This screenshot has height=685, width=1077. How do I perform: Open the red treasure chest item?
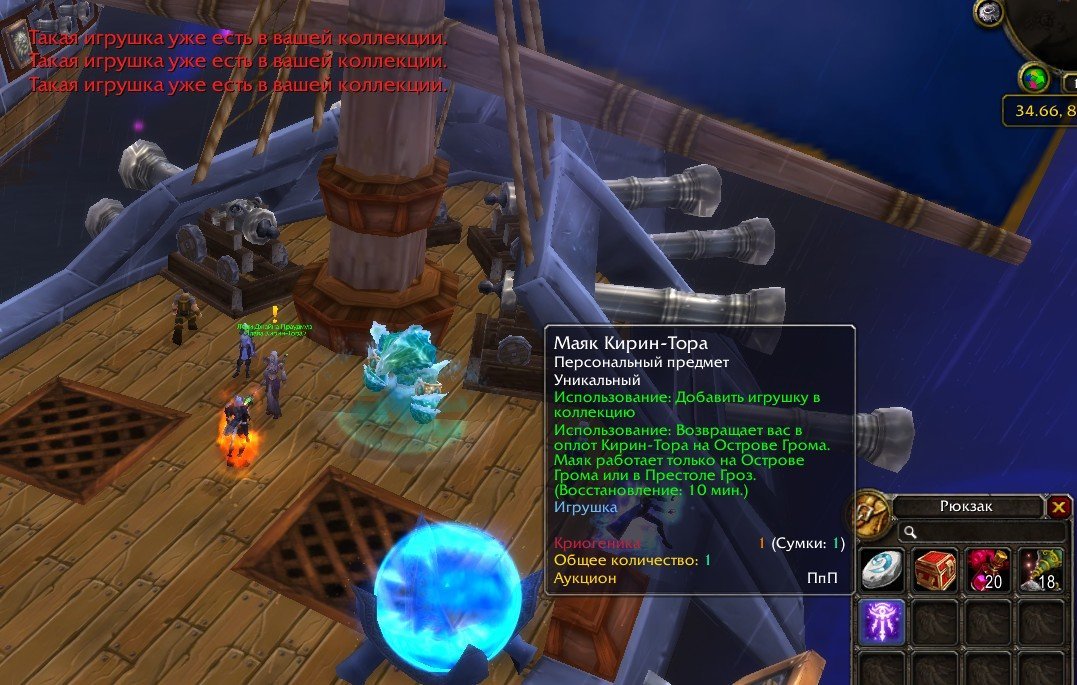point(935,570)
